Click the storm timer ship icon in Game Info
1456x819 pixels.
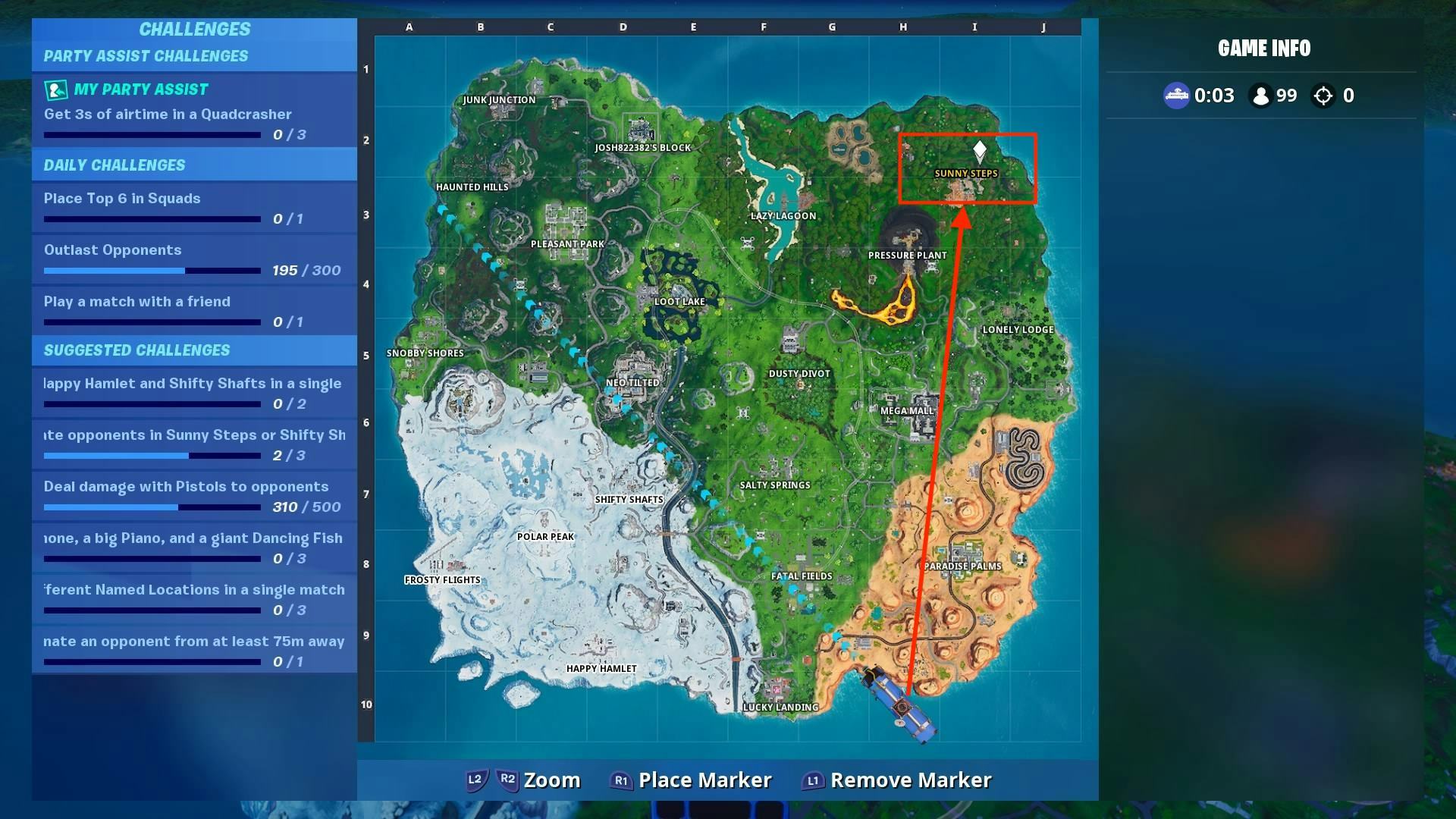pos(1176,96)
